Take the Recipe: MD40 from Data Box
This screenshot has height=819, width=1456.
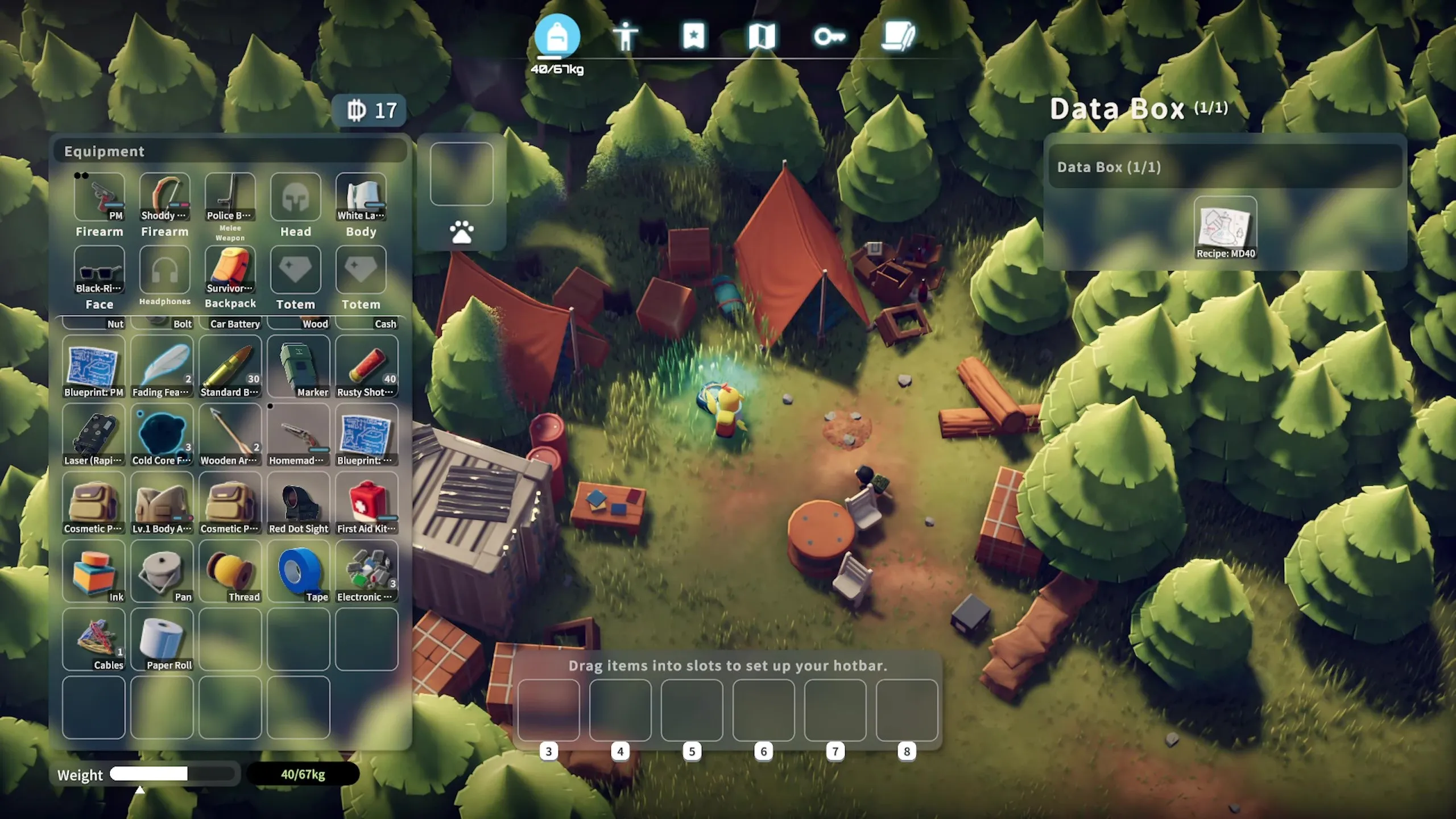pyautogui.click(x=1225, y=227)
